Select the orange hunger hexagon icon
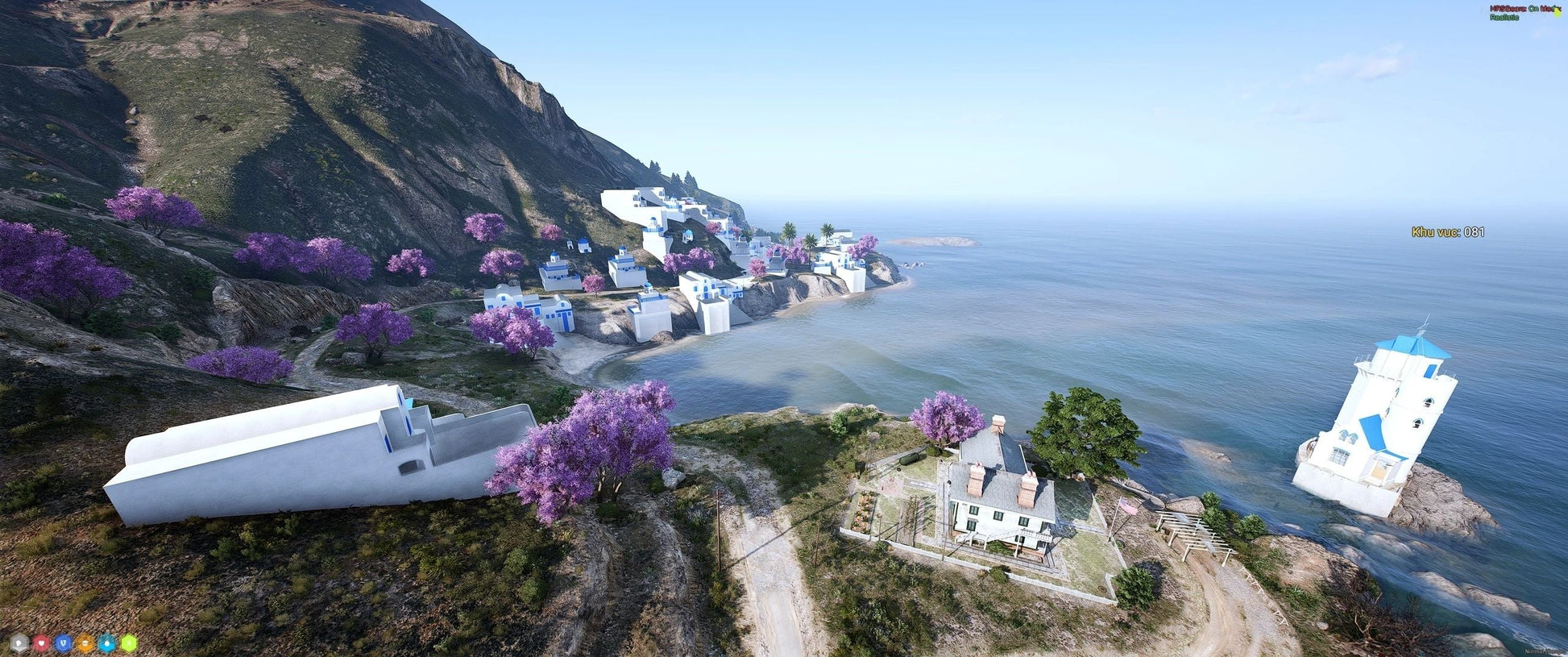 coord(85,643)
